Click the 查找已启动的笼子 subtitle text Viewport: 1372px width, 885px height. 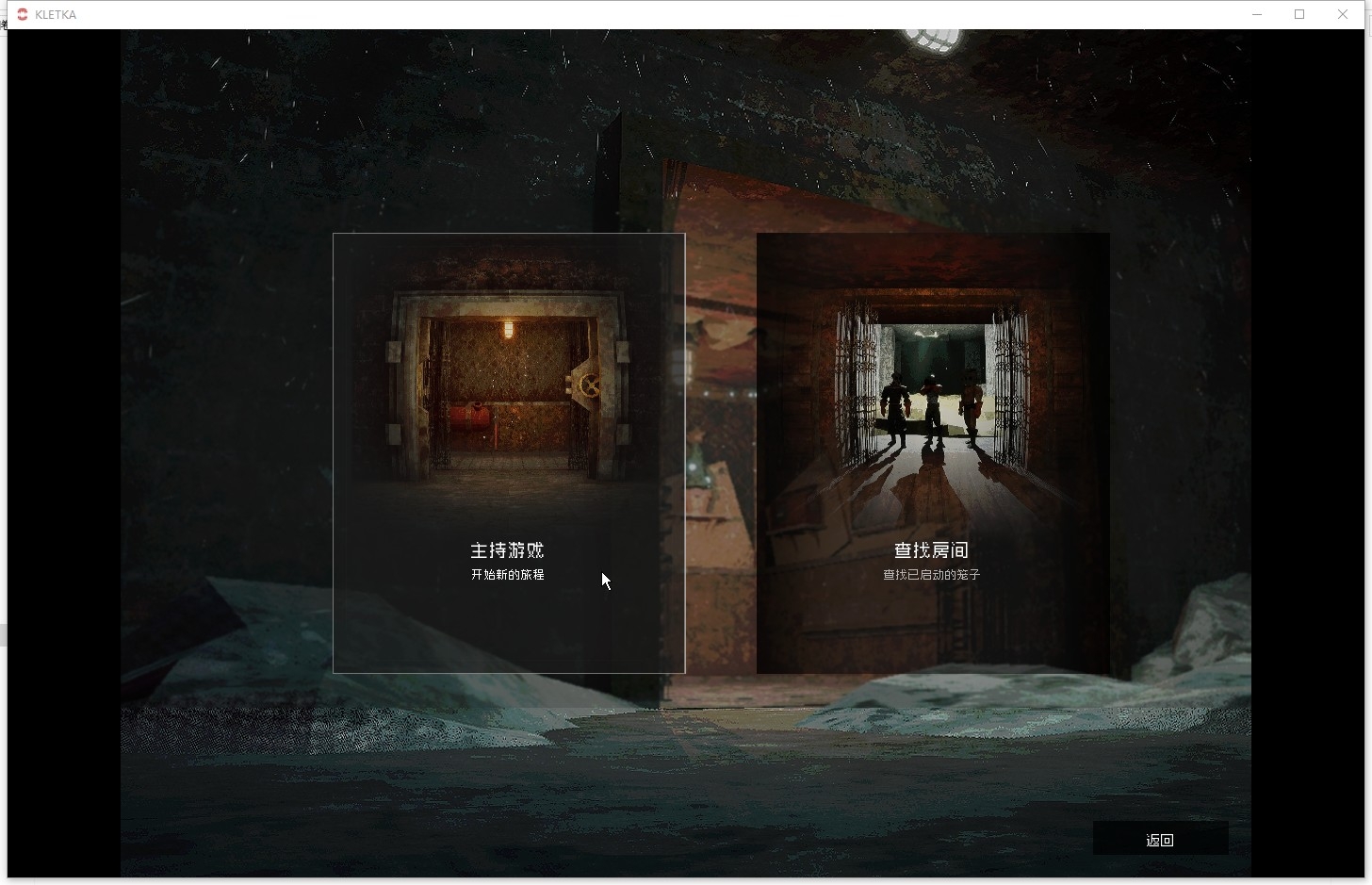[931, 574]
